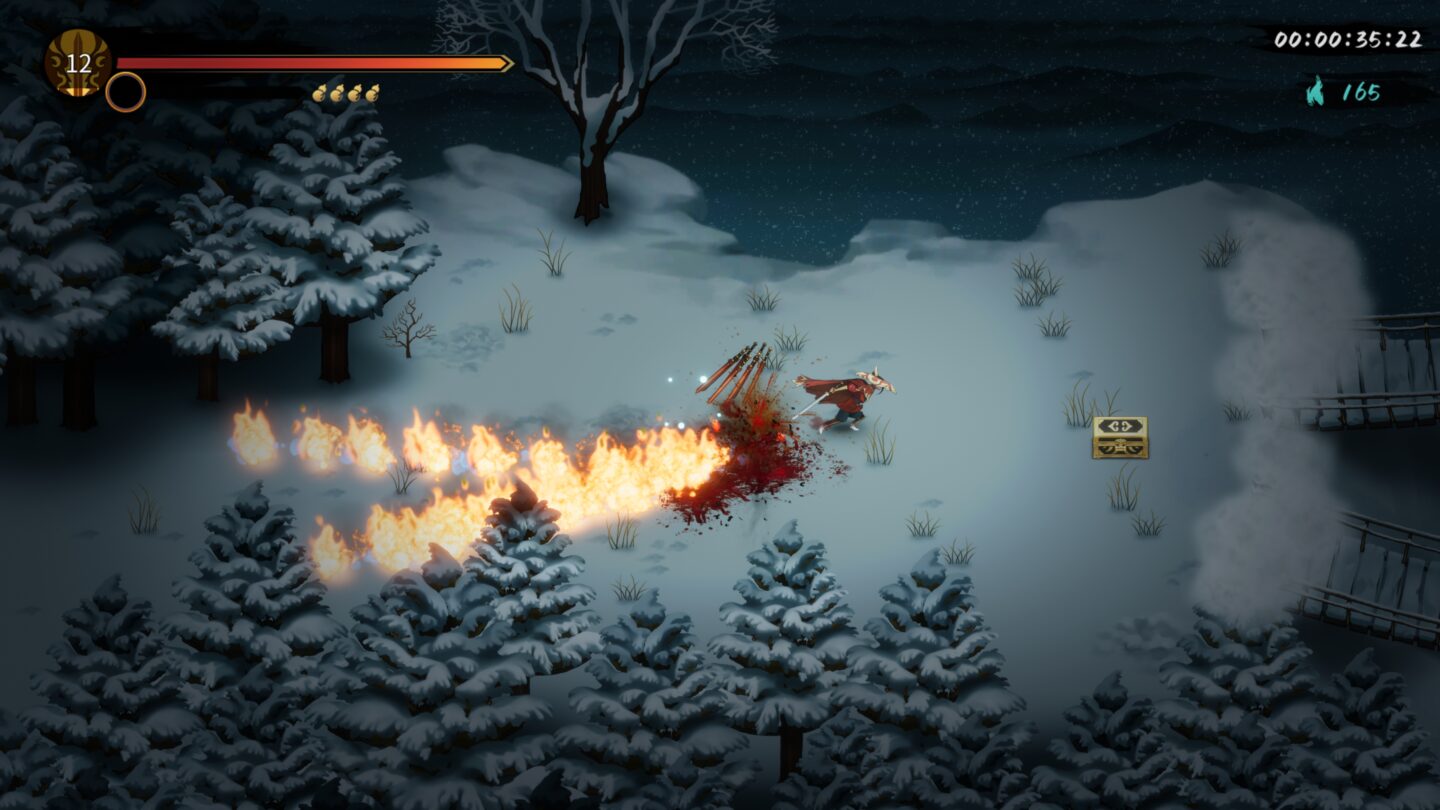
Task: Click the third healing gourd icon
Action: 356,93
